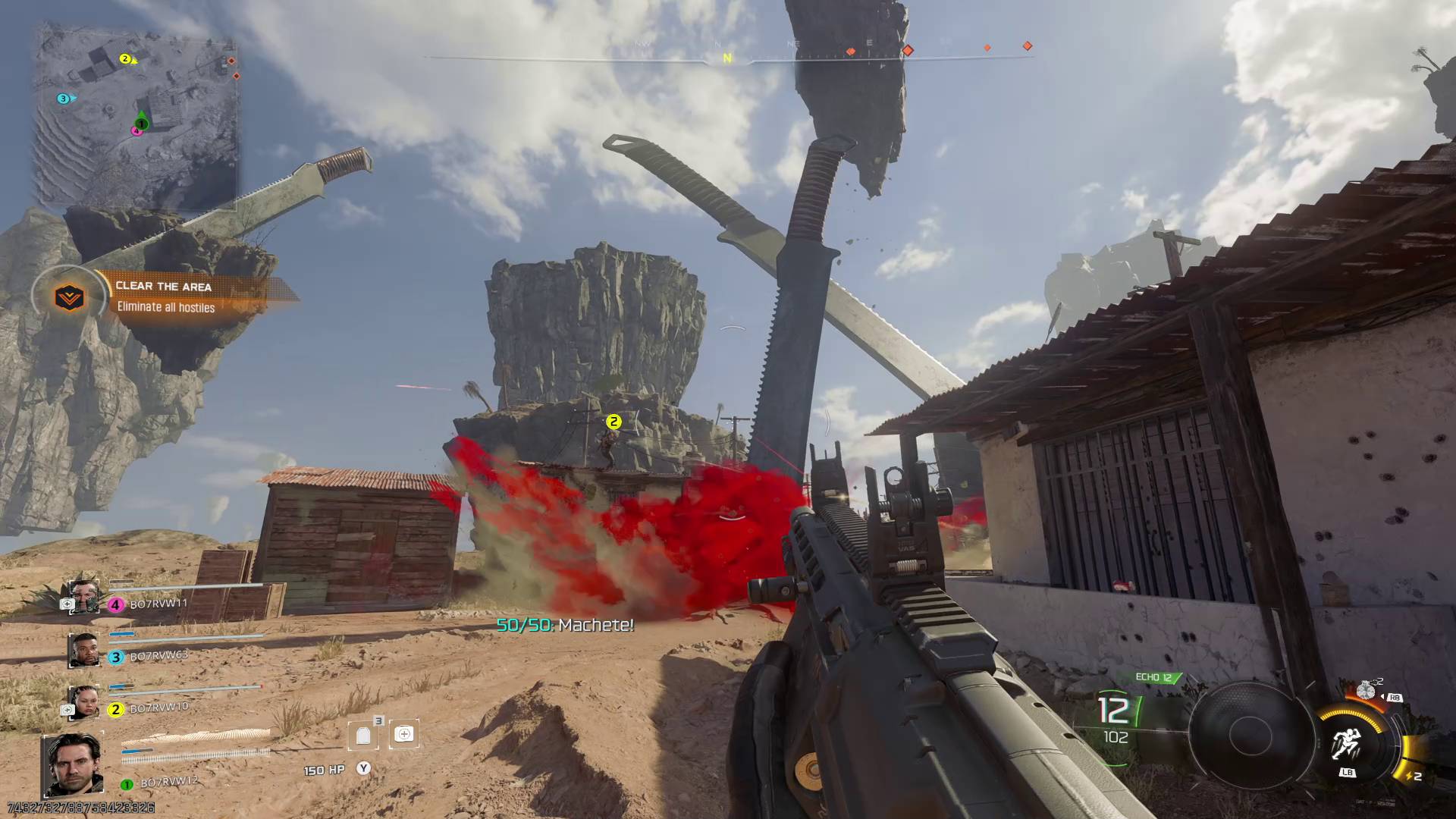Click the cyan 3 marker on the minimap

point(62,97)
